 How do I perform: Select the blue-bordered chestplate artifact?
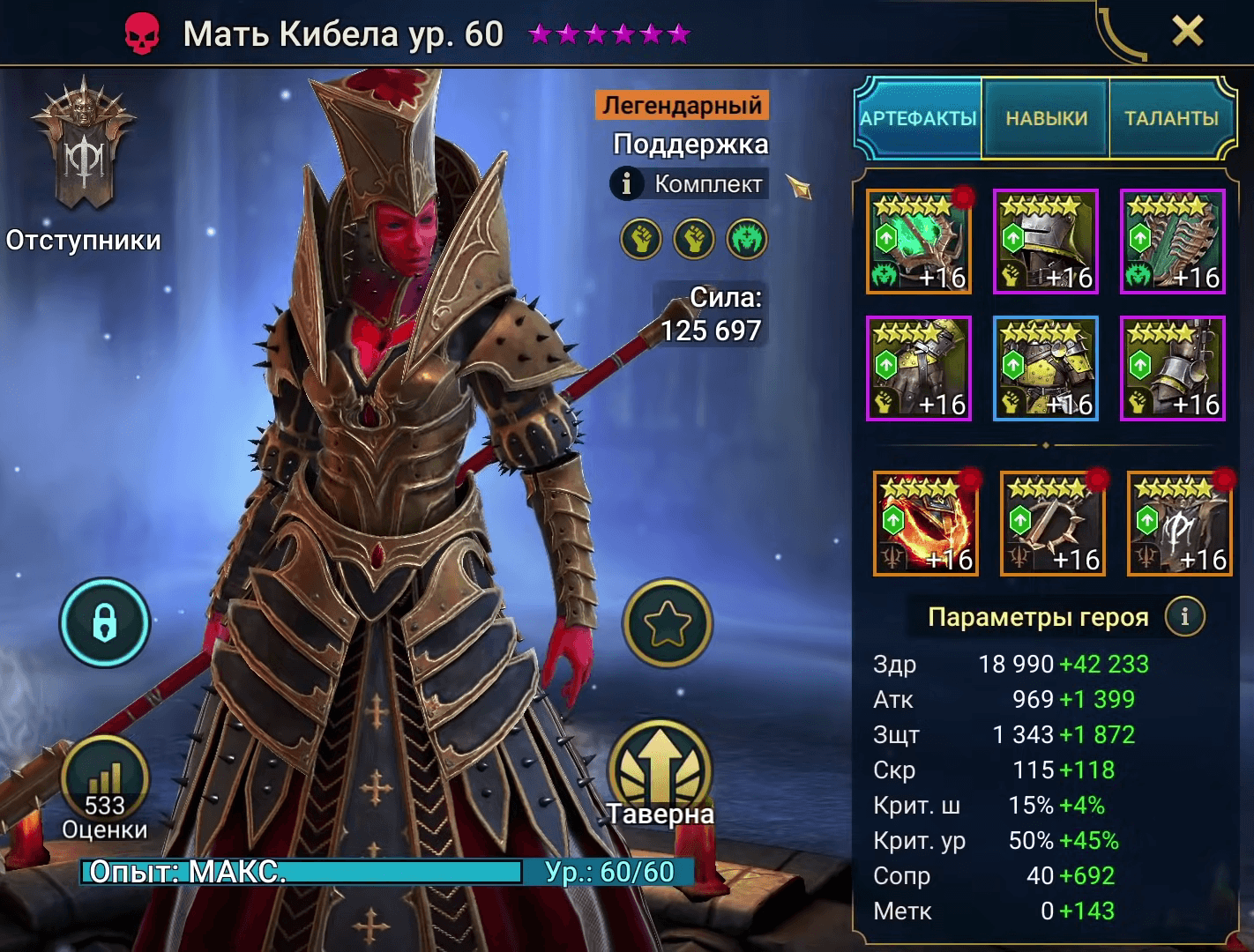tap(1045, 368)
